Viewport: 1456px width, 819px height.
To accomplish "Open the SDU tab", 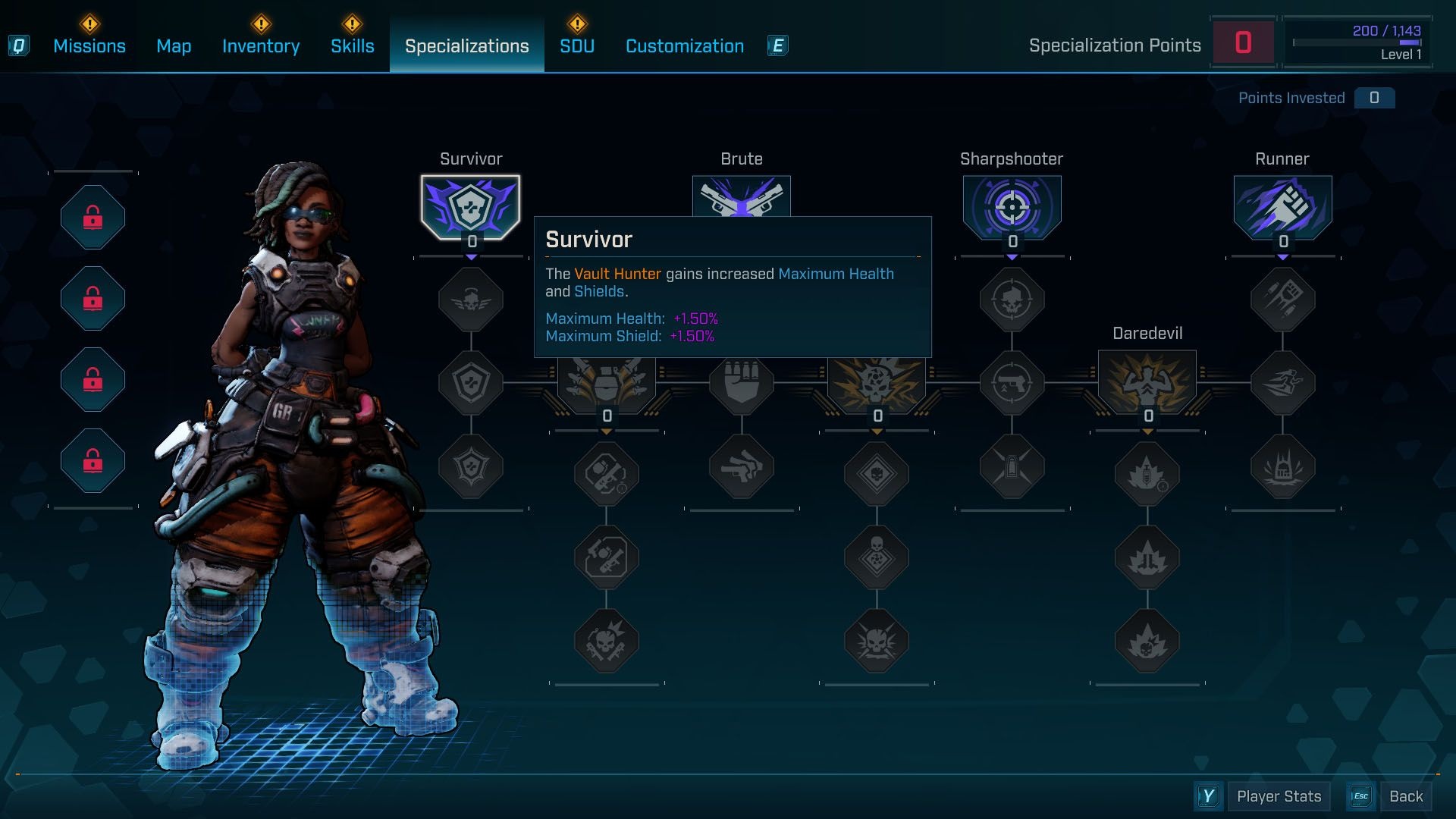I will 577,46.
